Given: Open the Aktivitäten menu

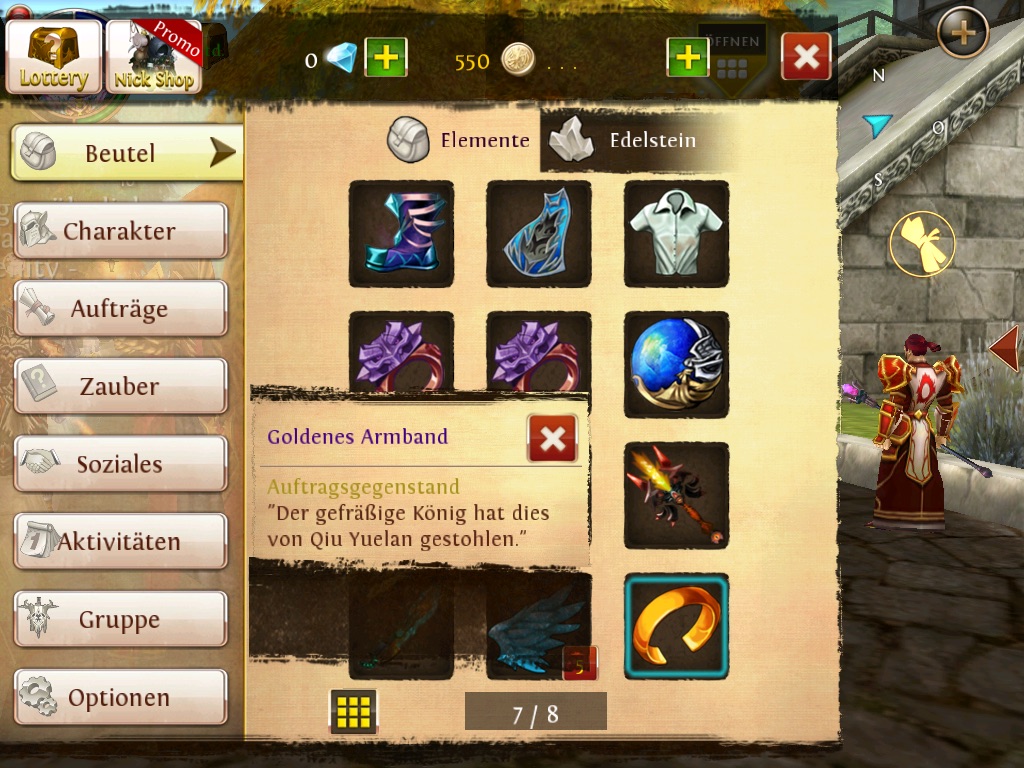Looking at the screenshot, I should (120, 542).
